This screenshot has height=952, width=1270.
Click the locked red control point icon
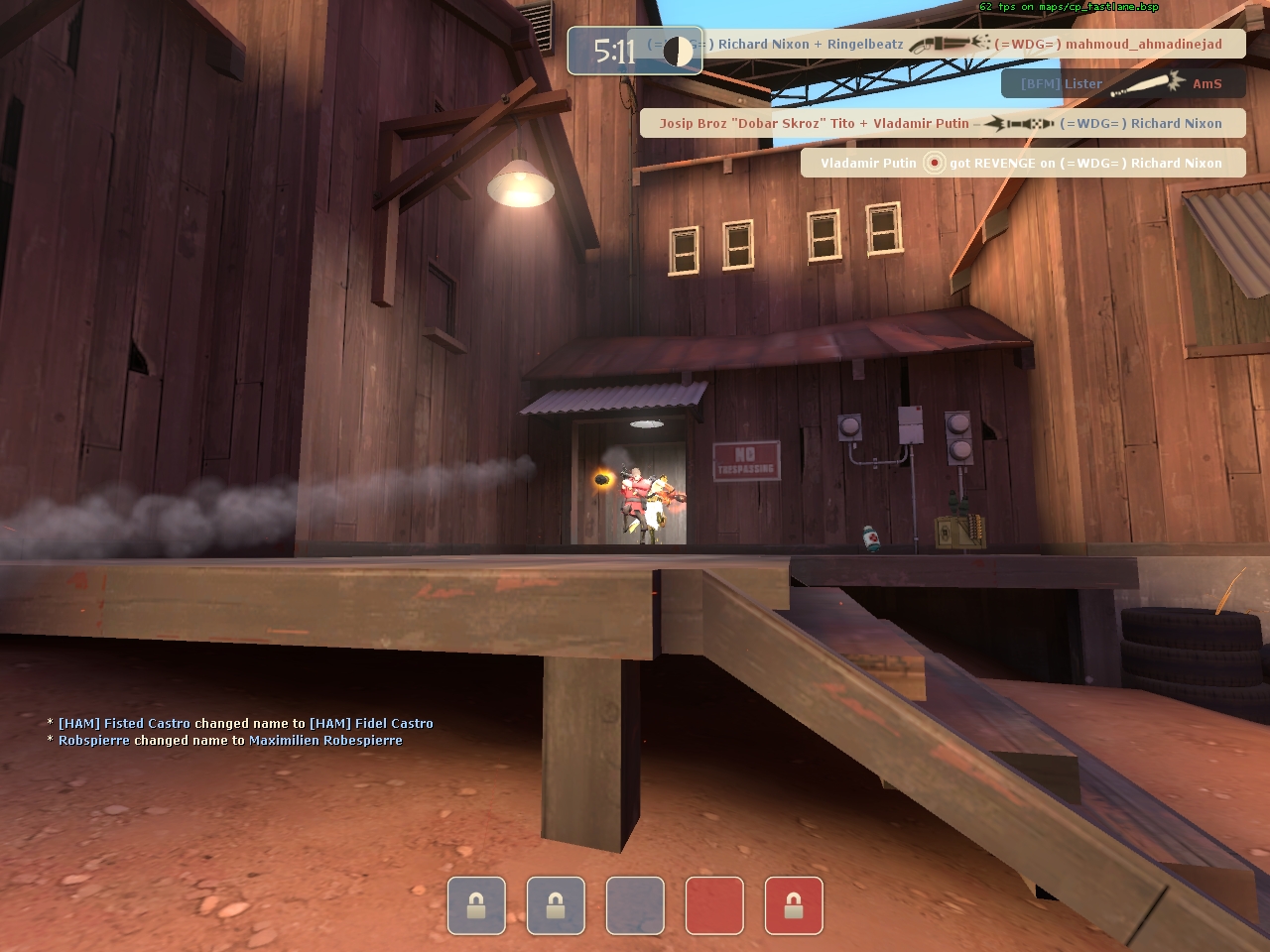(794, 905)
